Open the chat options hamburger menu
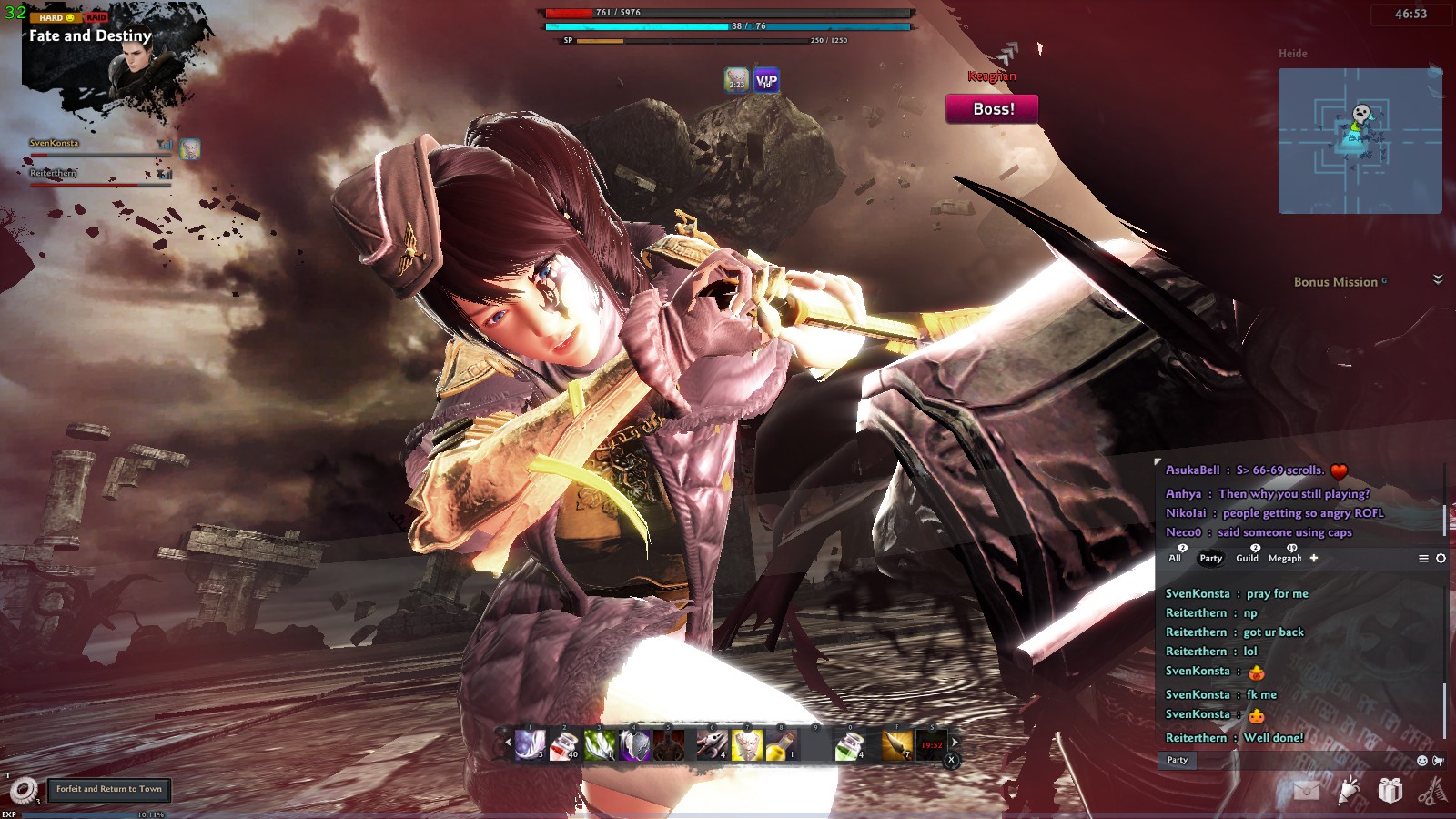This screenshot has width=1456, height=819. click(x=1424, y=558)
